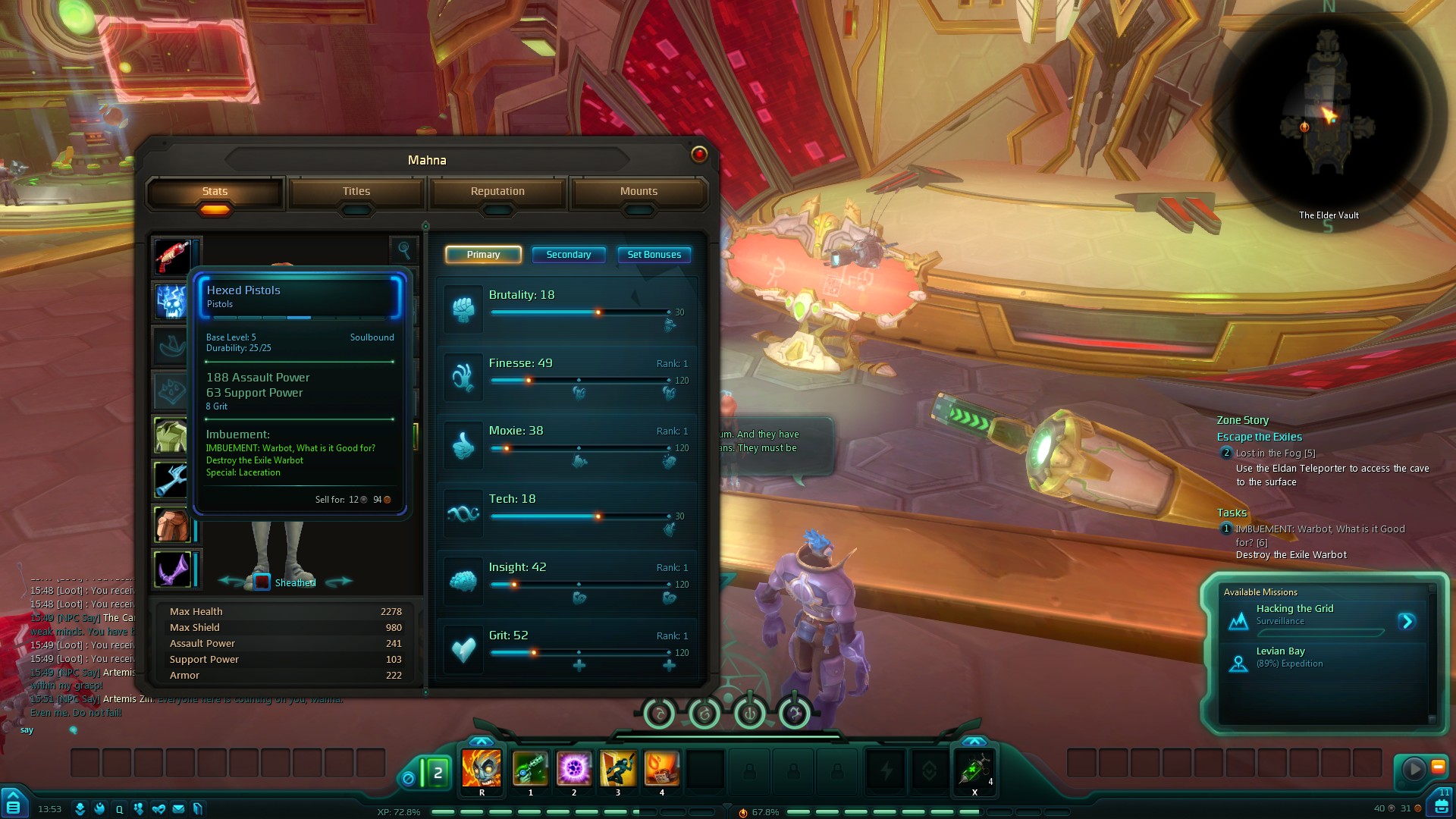Toggle the Sheathed weapon checkbox
This screenshot has height=819, width=1456.
[262, 582]
